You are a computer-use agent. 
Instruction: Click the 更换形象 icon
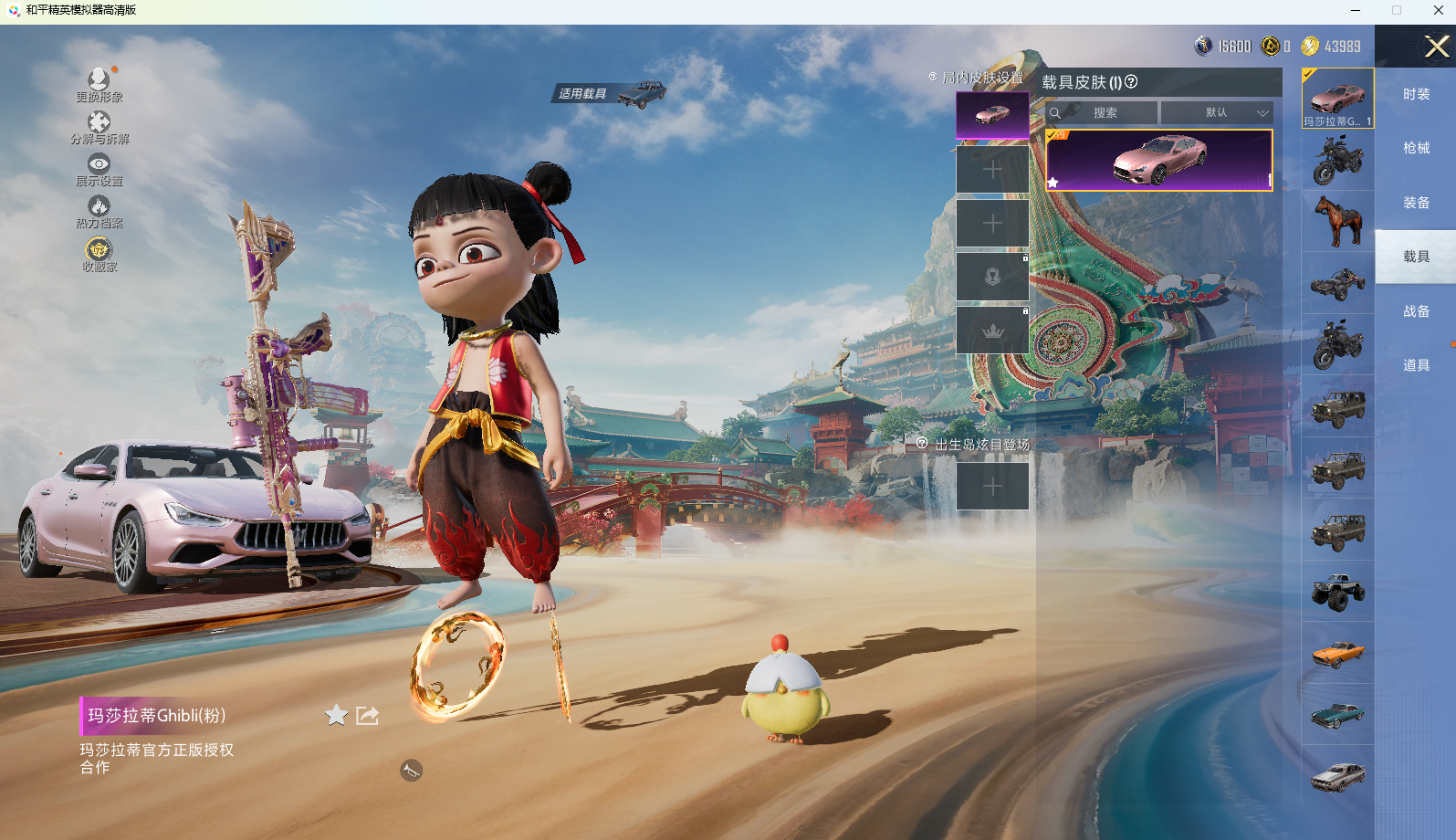(99, 80)
